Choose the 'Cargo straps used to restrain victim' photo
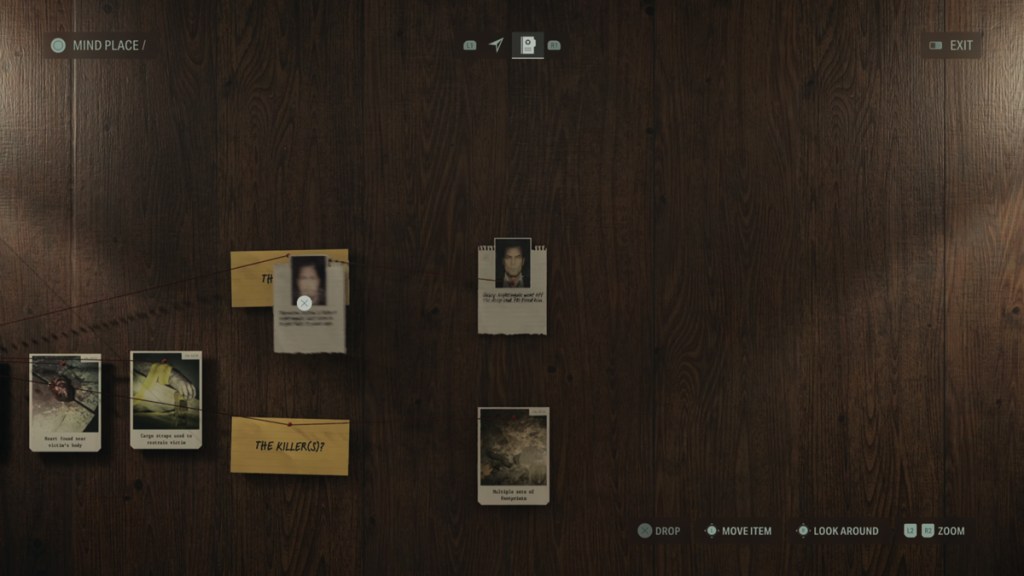1024x576 pixels. click(x=166, y=399)
